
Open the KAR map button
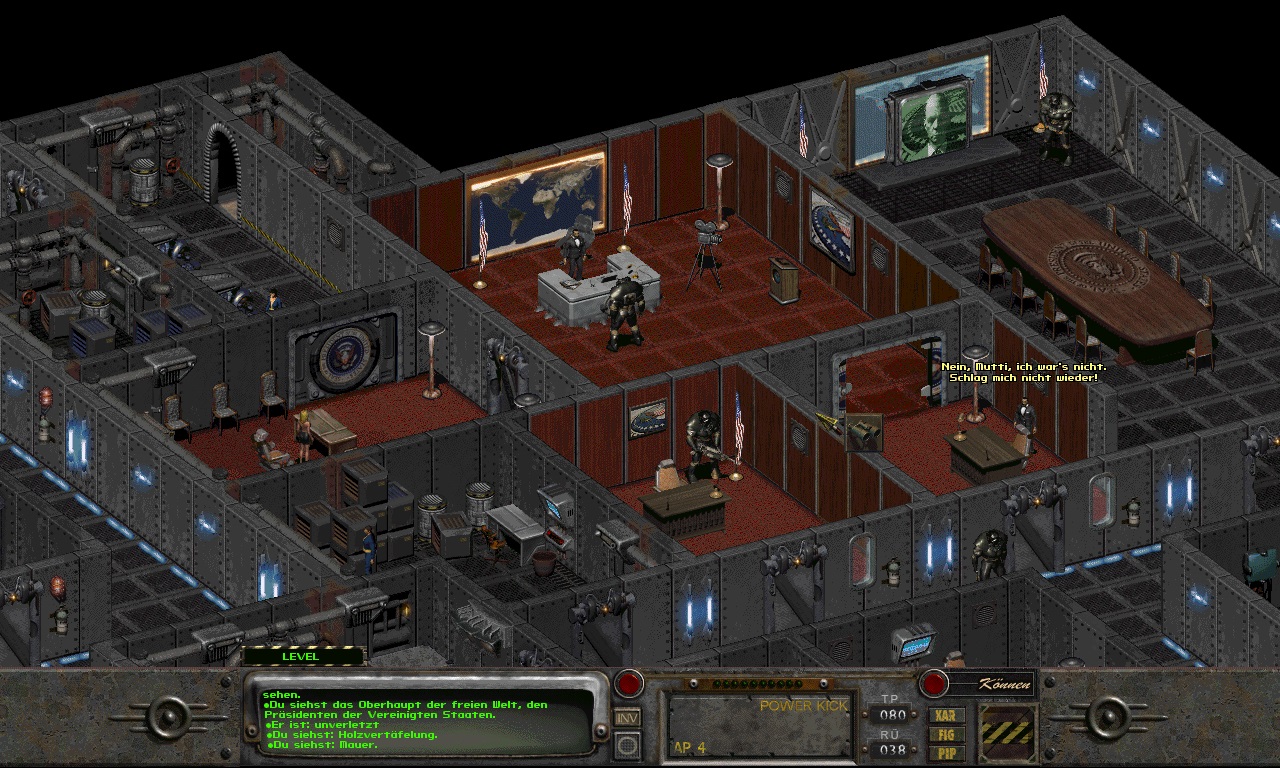pos(945,715)
